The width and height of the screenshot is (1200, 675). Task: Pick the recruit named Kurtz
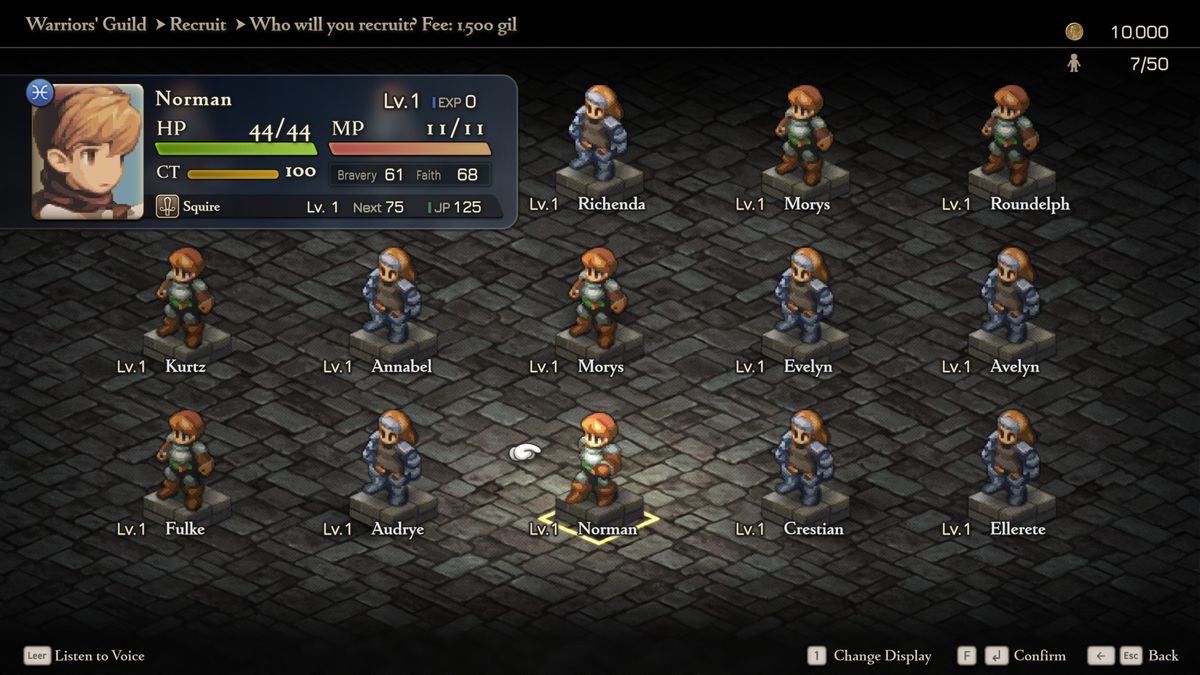pos(186,299)
